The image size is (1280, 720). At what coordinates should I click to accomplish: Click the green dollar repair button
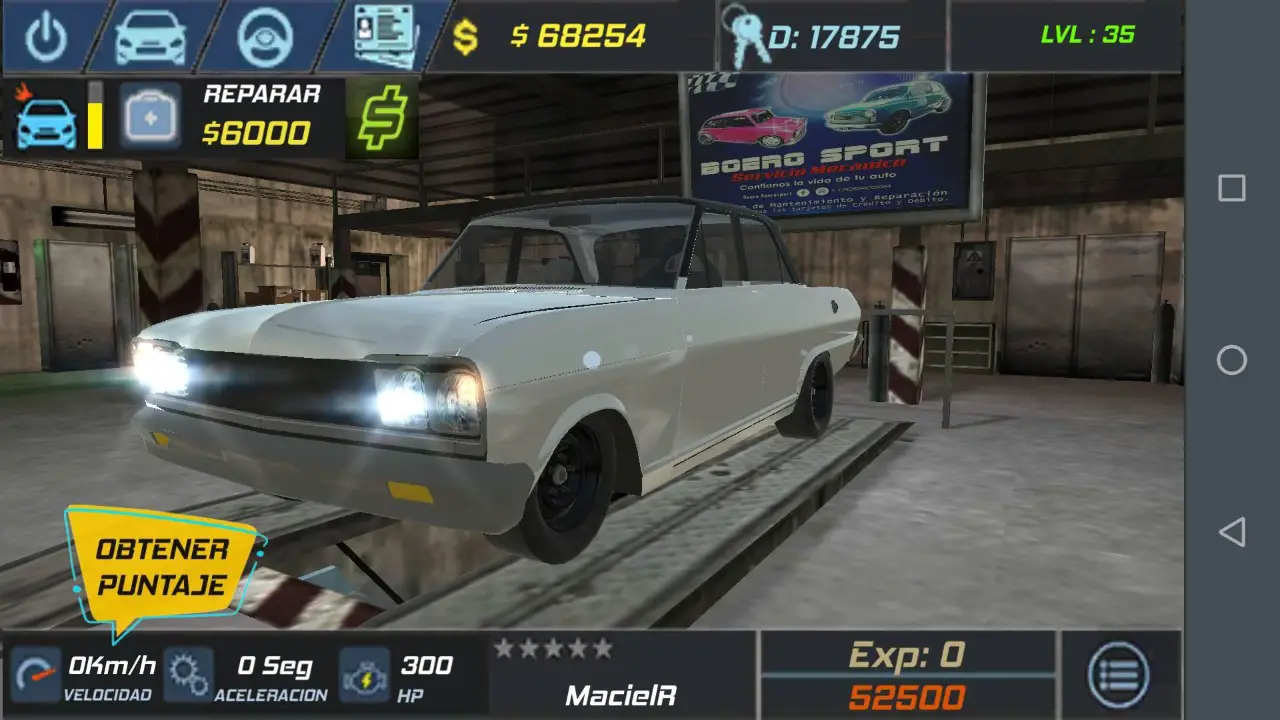pos(383,118)
